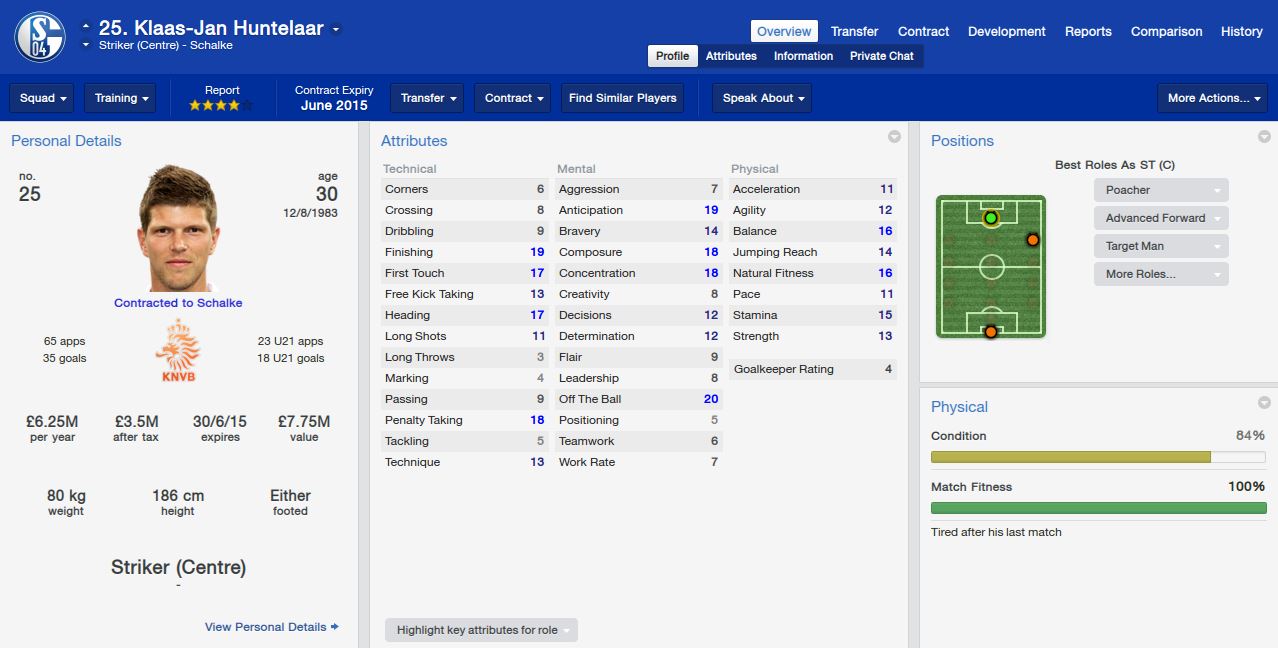Open the Reports tab
Screen dimensions: 1278x648
pos(1088,31)
